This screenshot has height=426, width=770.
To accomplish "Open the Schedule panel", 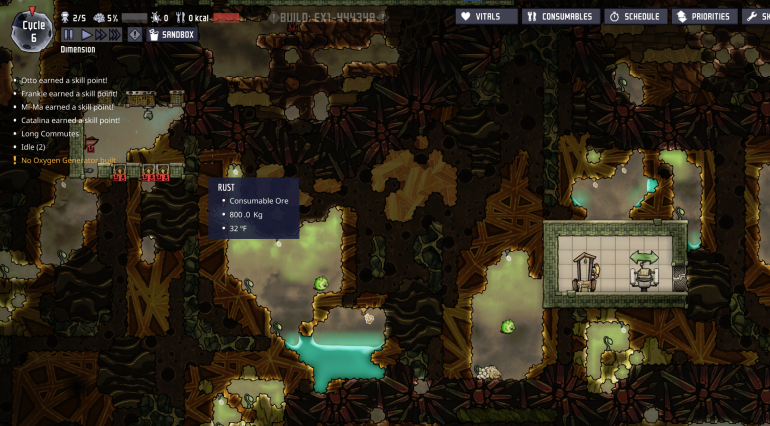I will point(636,16).
